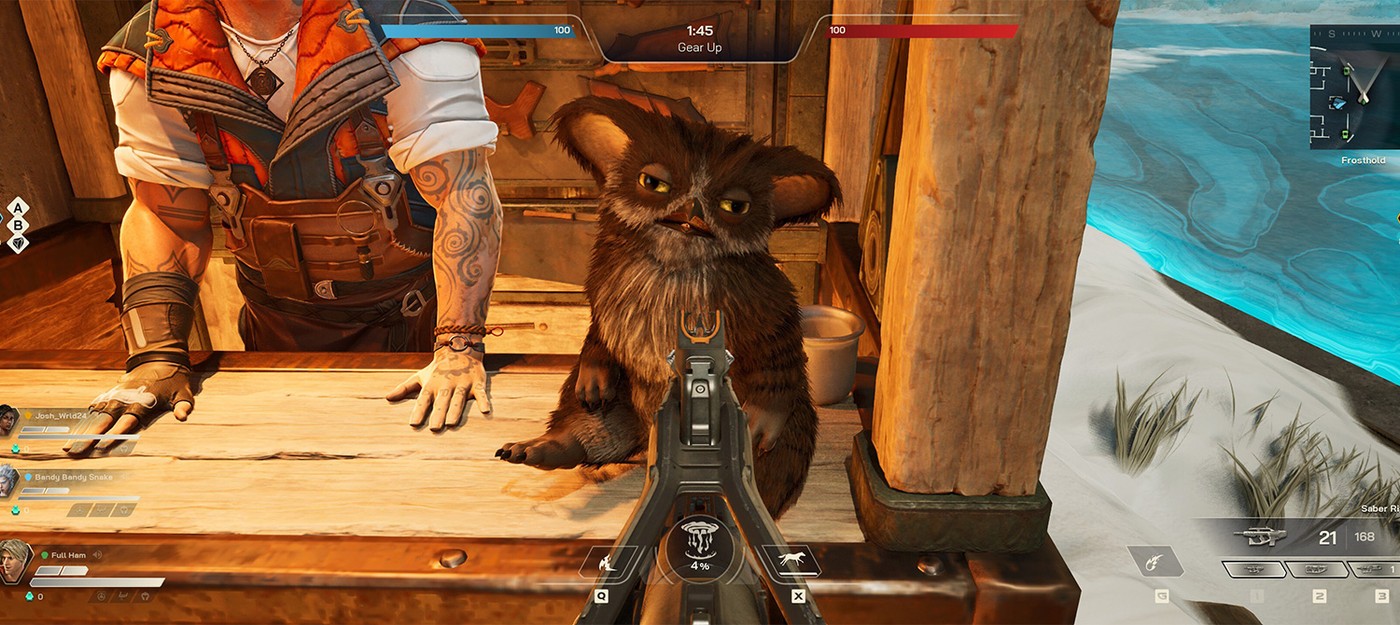Select teammate Bandy Bandy Snake's portrait
This screenshot has width=1400, height=625.
tap(8, 479)
